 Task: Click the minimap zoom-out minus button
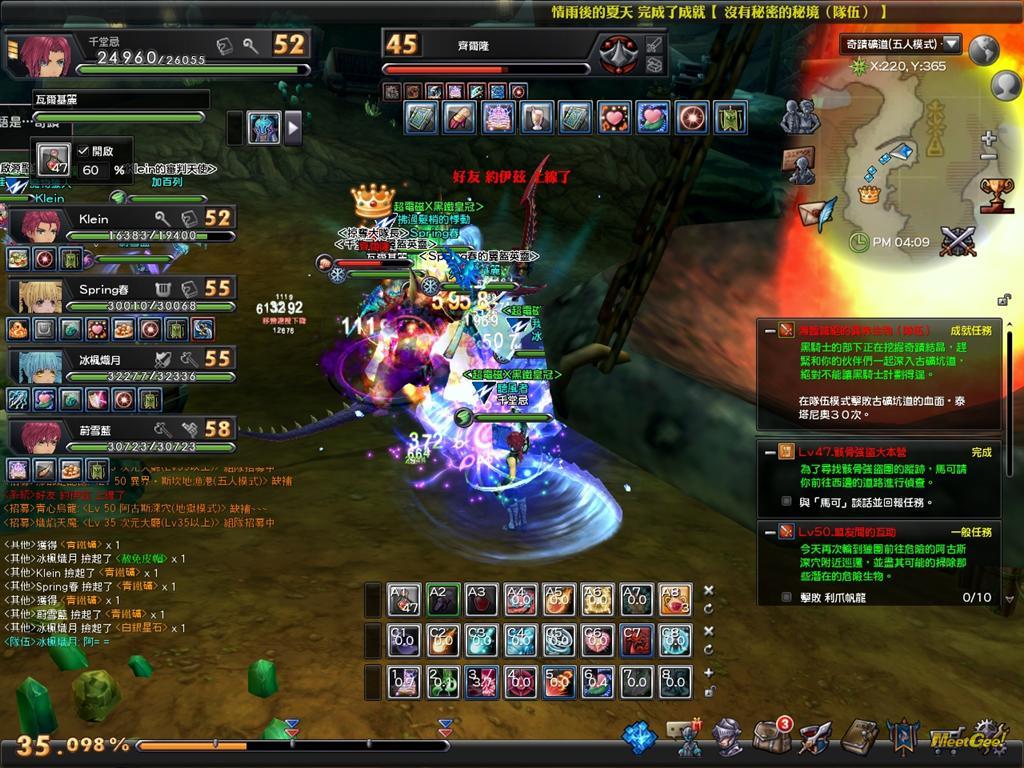pyautogui.click(x=989, y=158)
